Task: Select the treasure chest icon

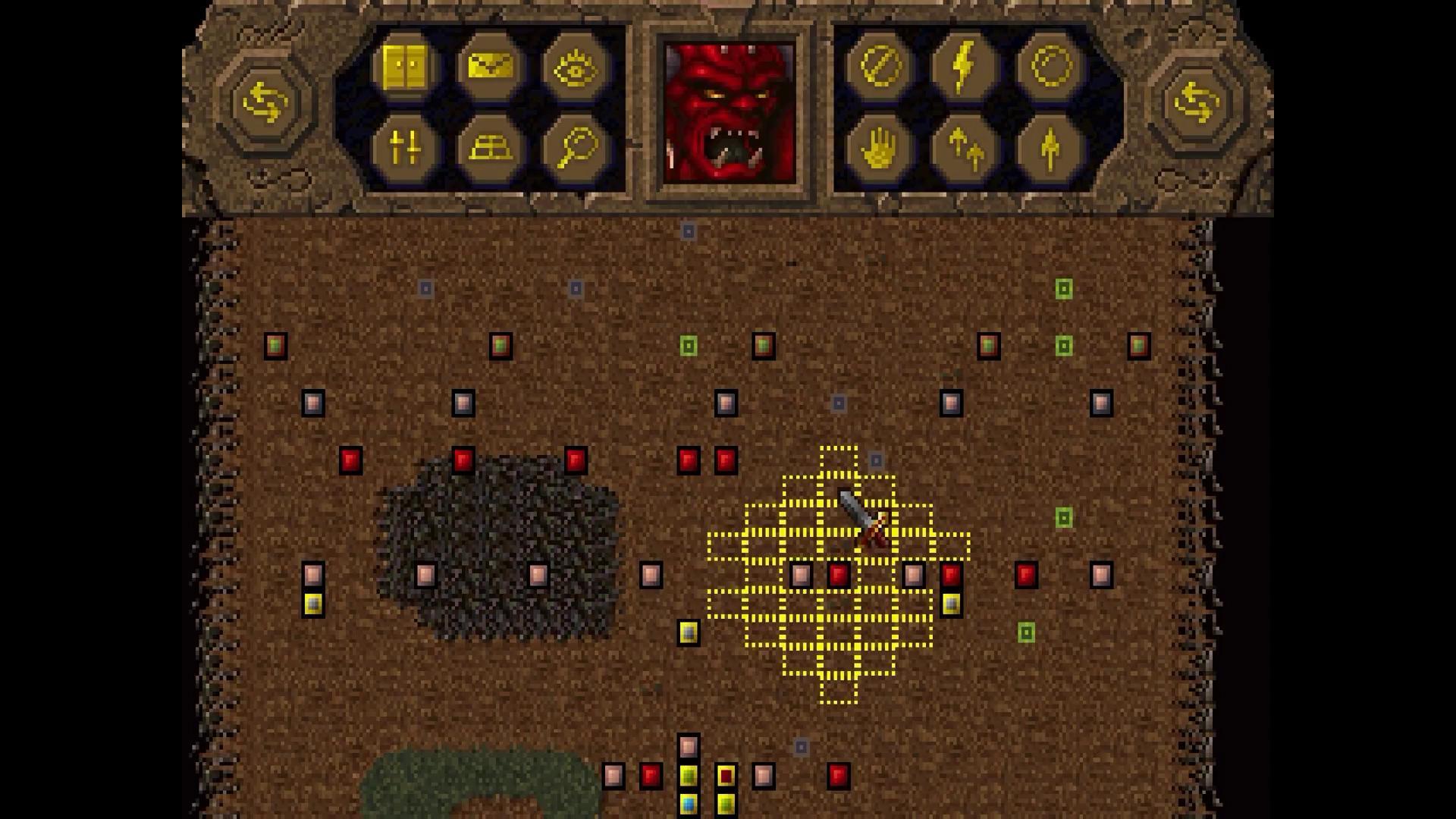Action: tap(491, 148)
